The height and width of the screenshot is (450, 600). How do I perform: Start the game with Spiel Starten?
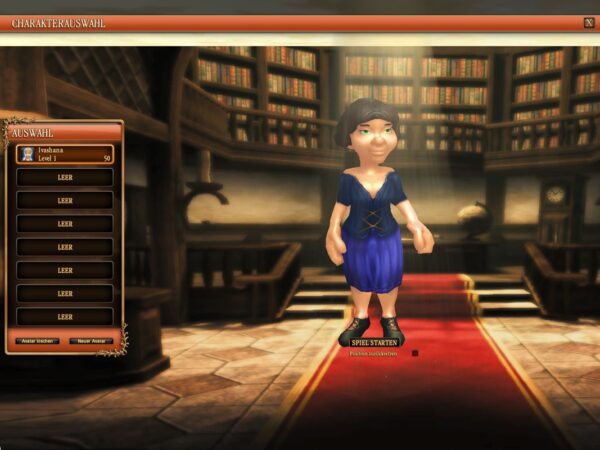point(375,341)
